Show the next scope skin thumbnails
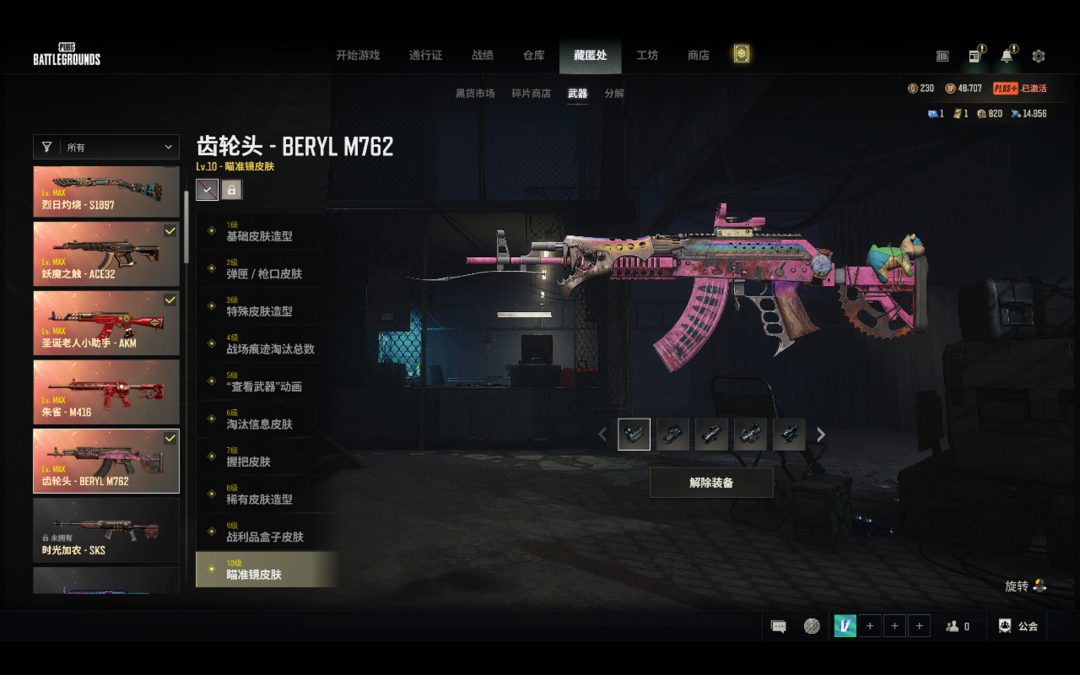The width and height of the screenshot is (1080, 675). click(x=821, y=435)
